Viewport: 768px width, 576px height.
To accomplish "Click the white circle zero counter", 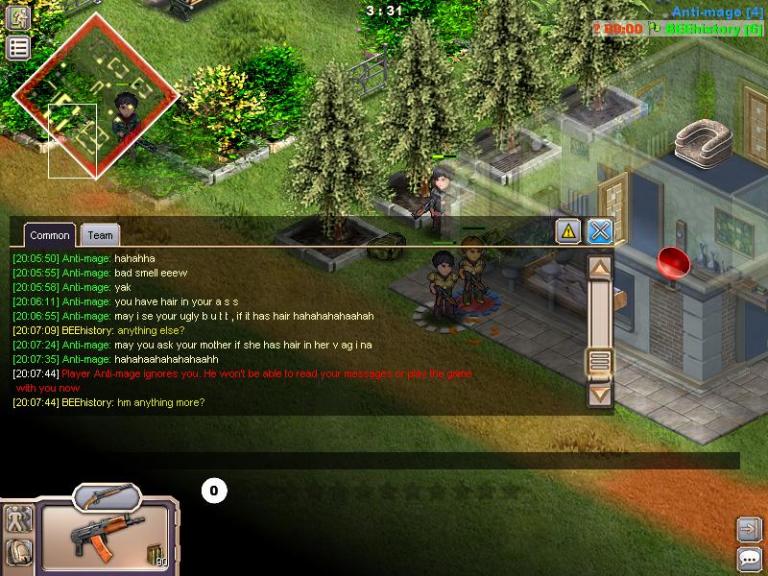I will (213, 490).
